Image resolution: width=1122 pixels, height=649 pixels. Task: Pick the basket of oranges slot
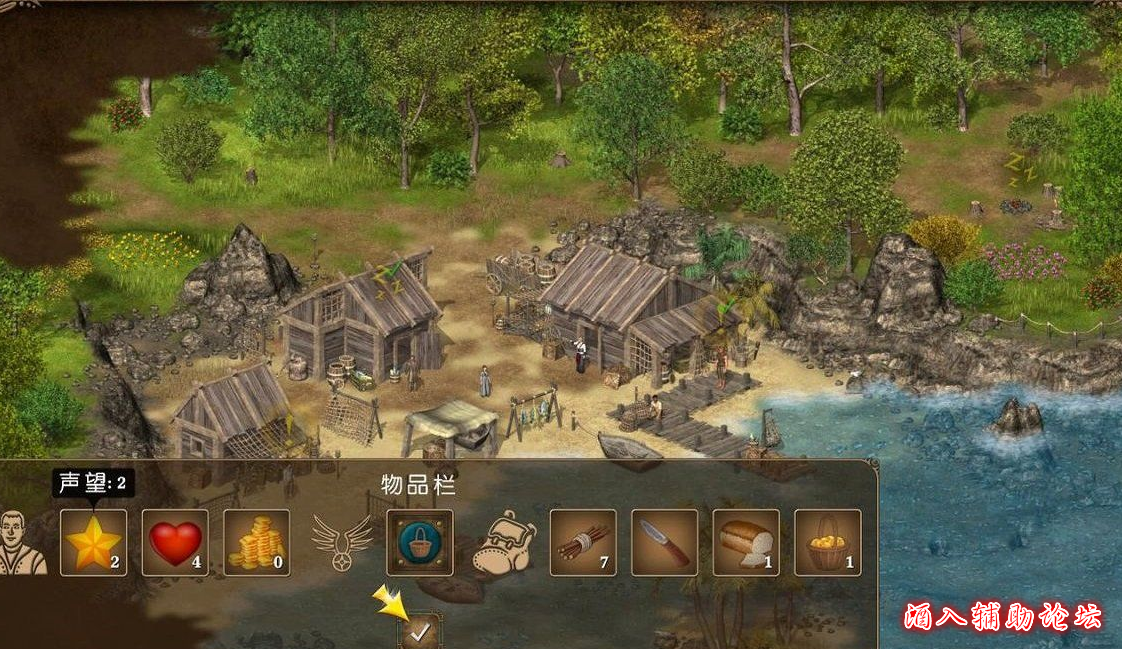click(828, 543)
